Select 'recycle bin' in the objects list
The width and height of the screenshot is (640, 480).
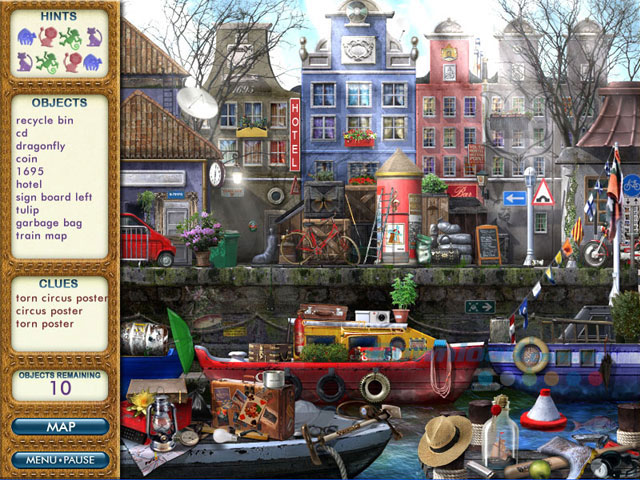(x=45, y=120)
